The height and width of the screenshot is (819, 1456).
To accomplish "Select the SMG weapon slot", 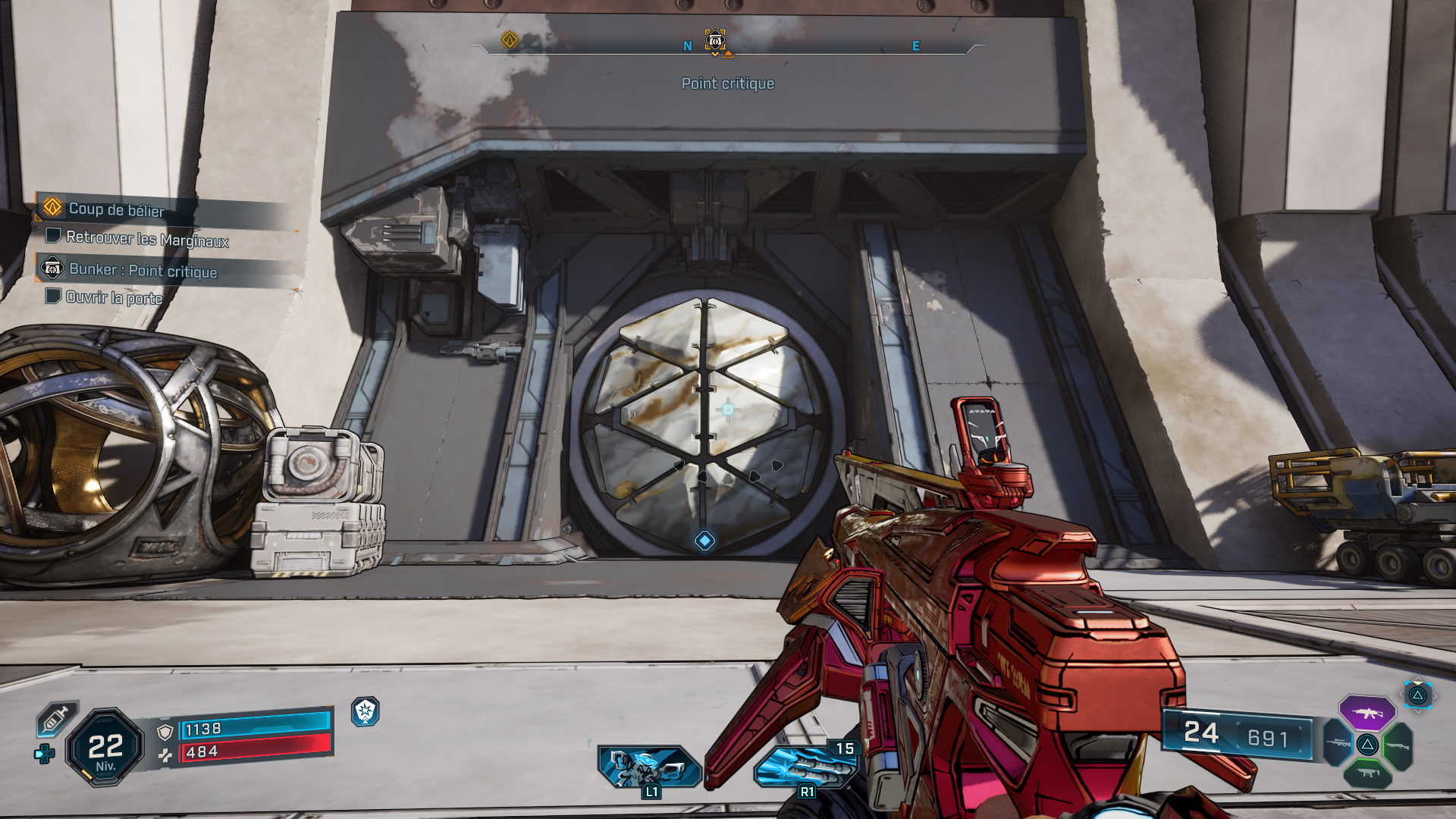I will [x=1369, y=773].
